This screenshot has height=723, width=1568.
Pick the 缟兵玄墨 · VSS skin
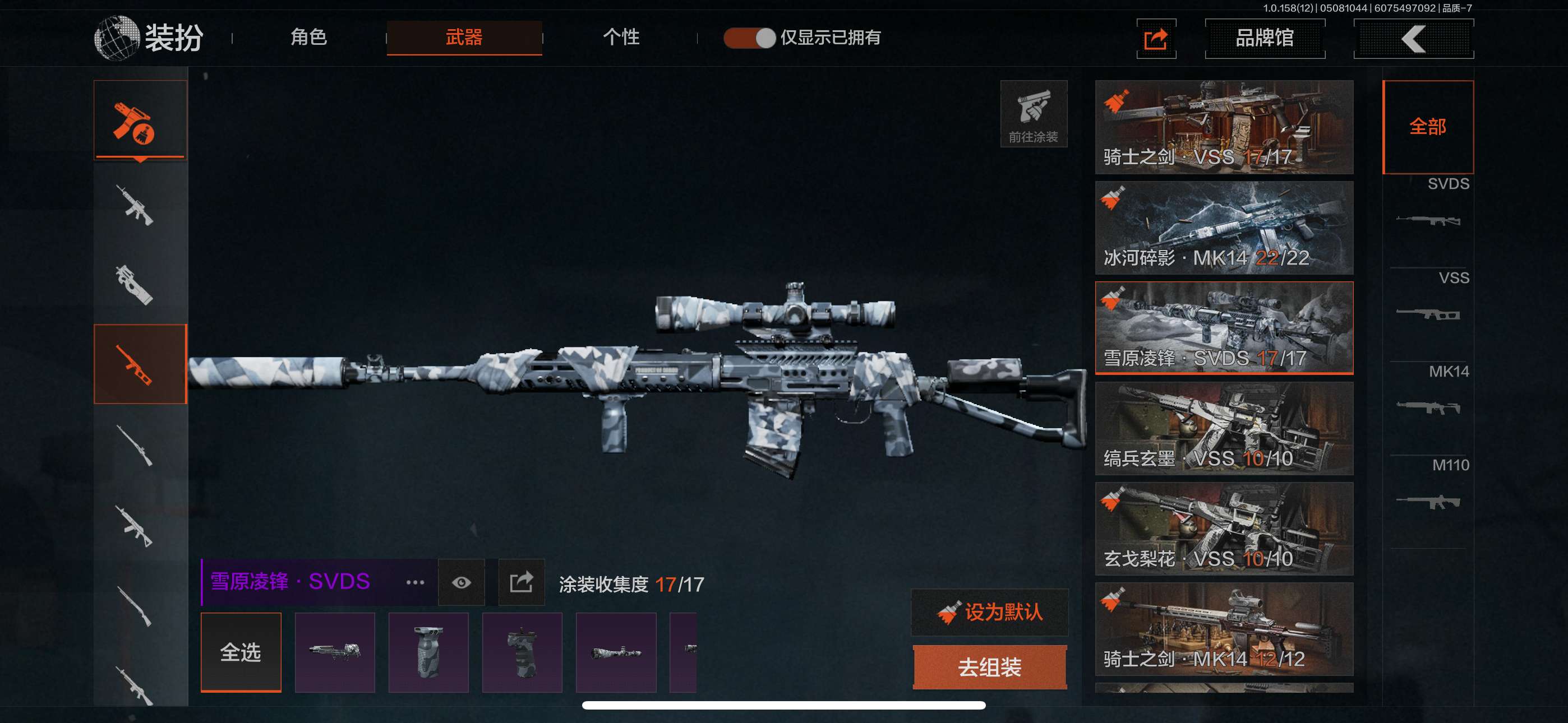click(1224, 428)
